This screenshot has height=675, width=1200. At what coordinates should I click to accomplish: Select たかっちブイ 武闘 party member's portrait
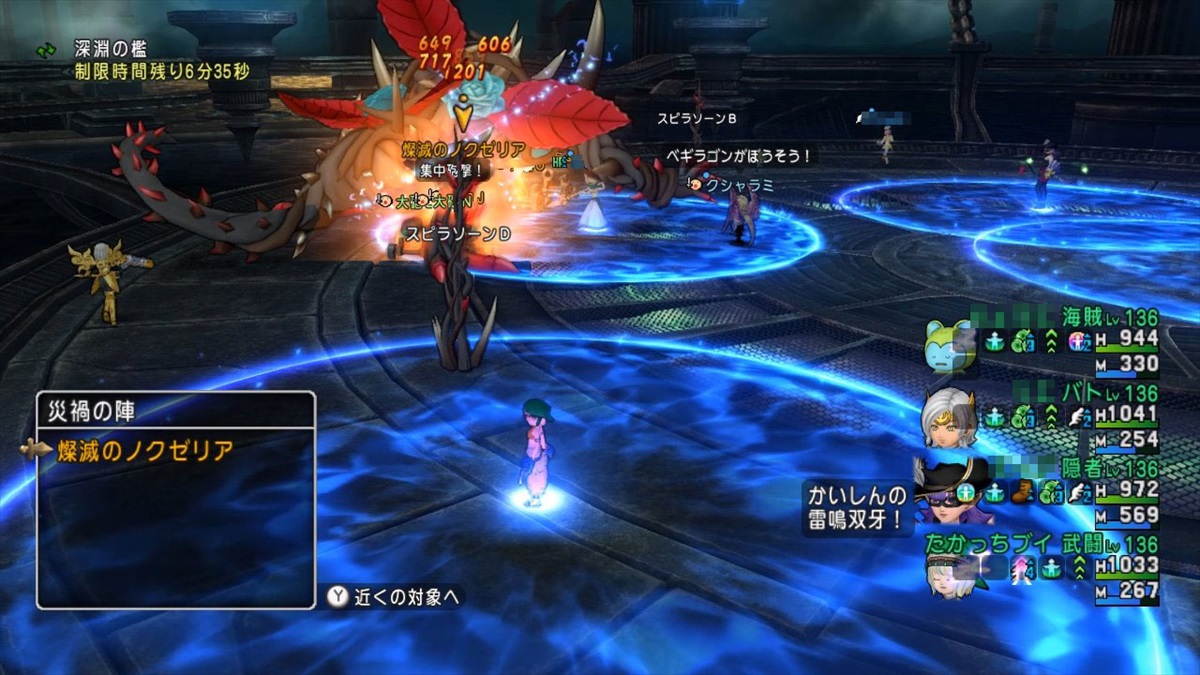pos(946,571)
